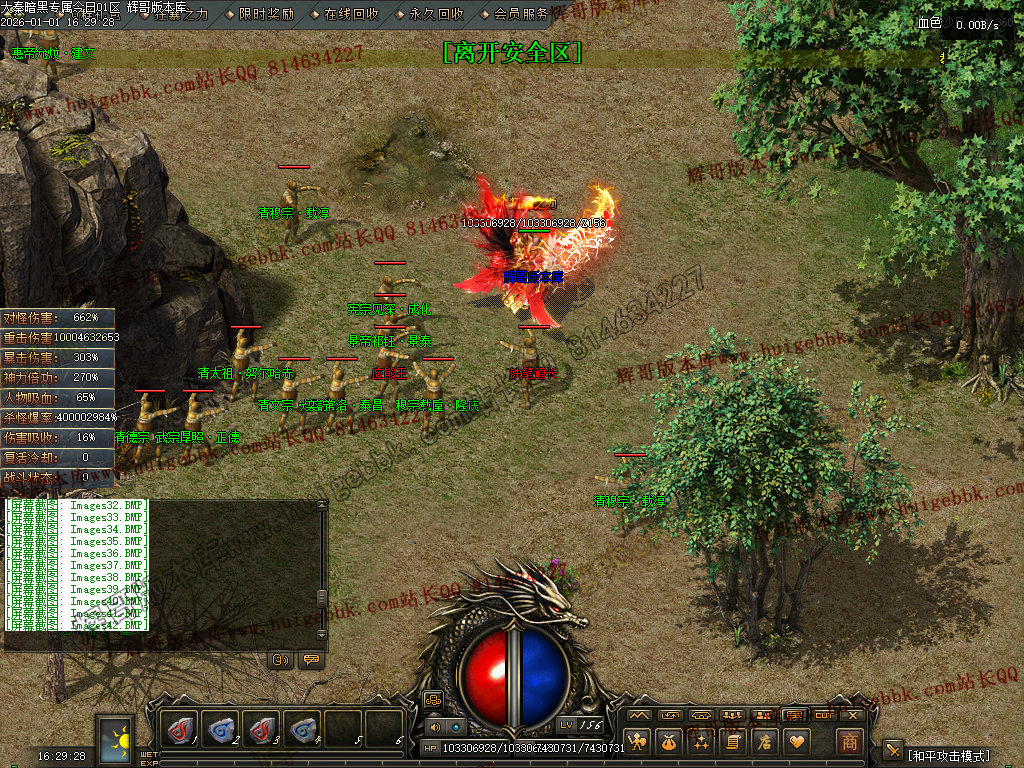Activate the red rune in slot 3

(262, 729)
